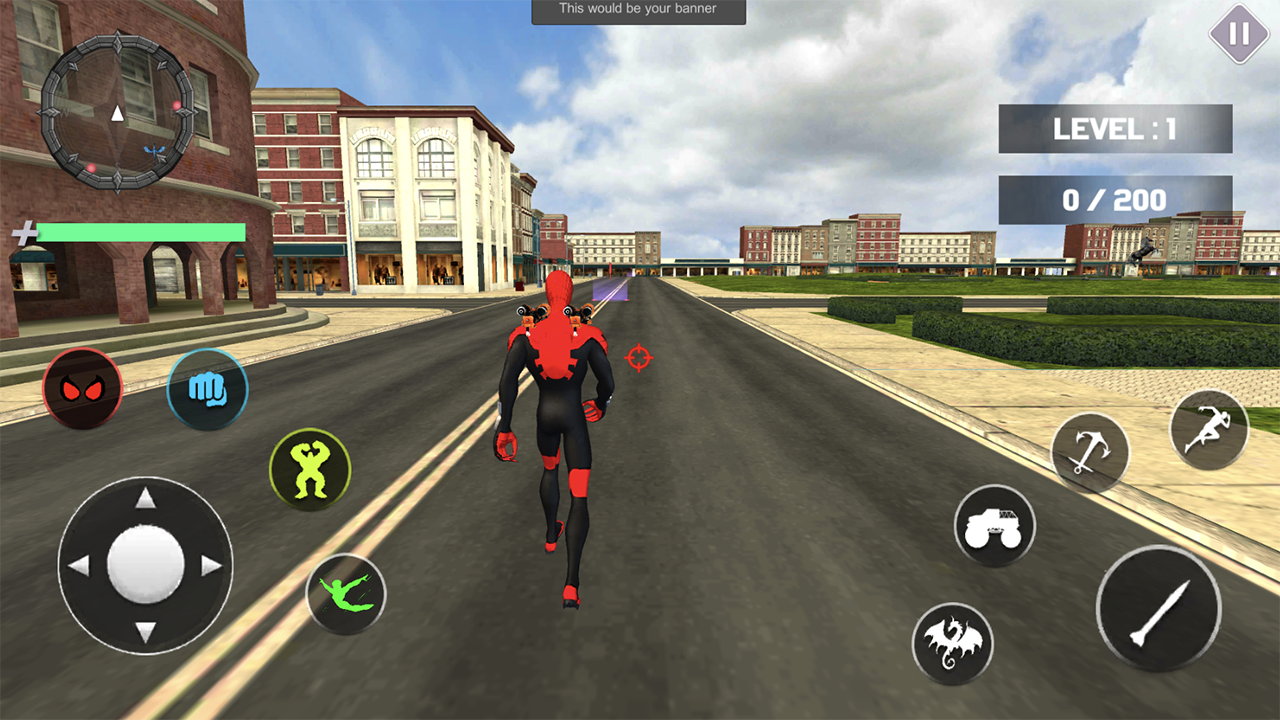Tap the banner ad placeholder
Image resolution: width=1280 pixels, height=720 pixels.
click(x=638, y=9)
